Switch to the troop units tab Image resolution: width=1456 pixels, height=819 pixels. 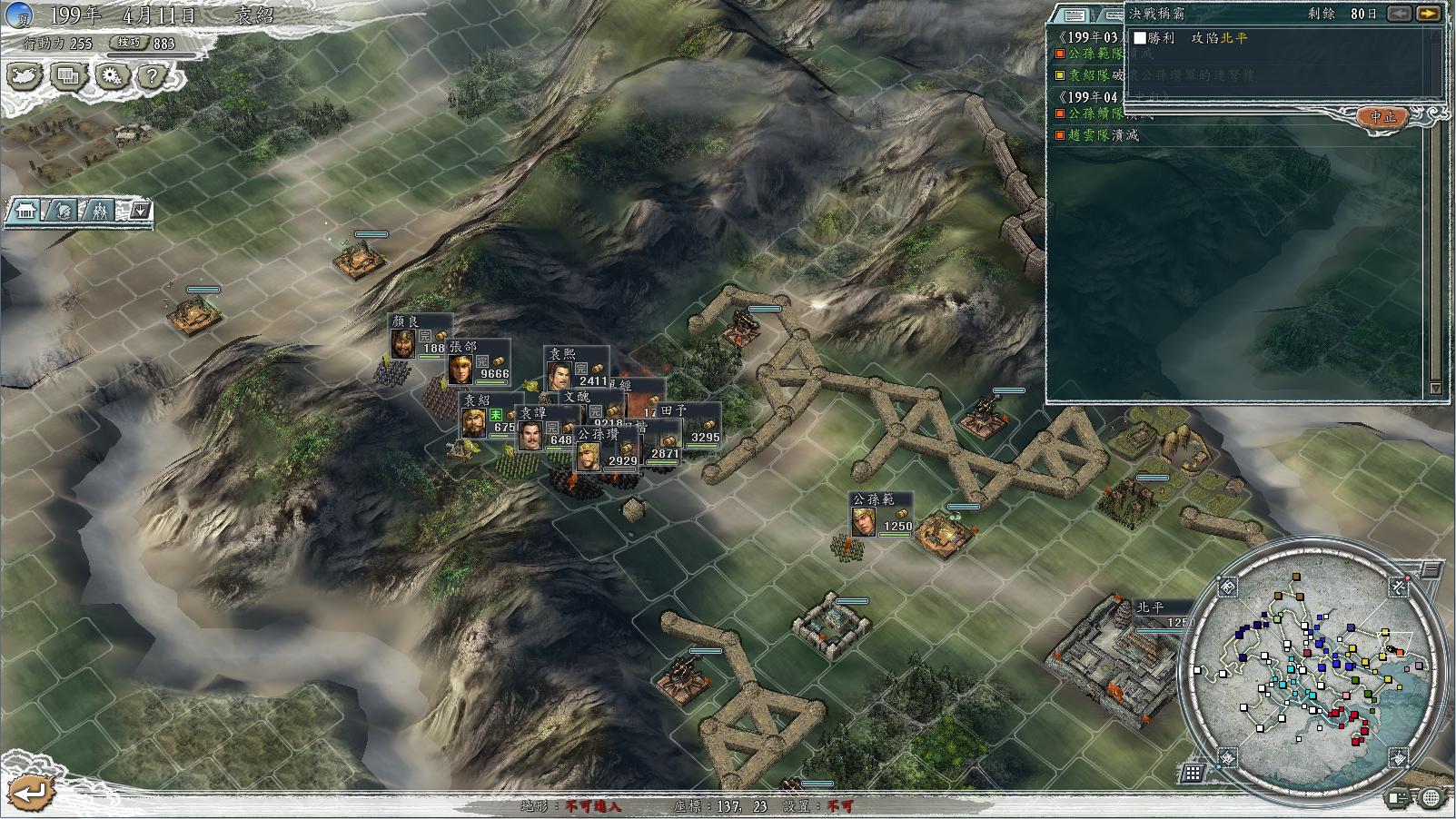click(99, 212)
